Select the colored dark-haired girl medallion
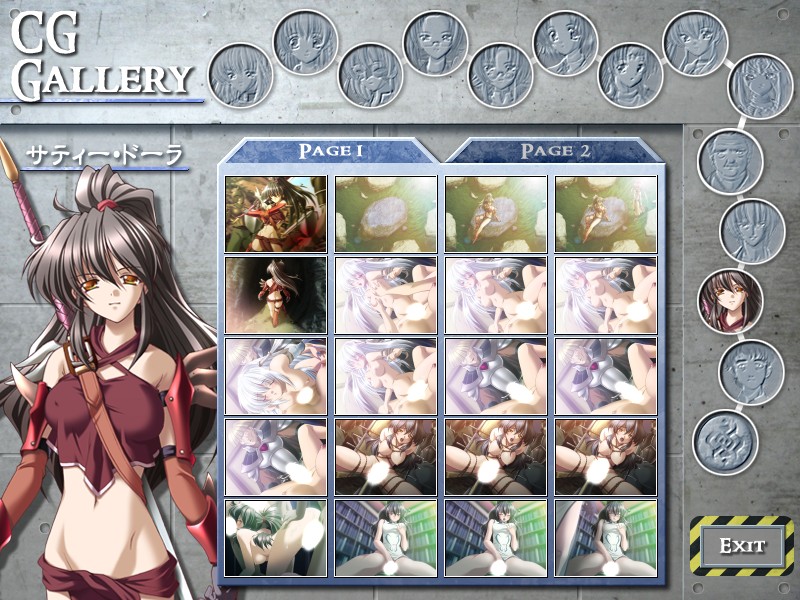Image resolution: width=800 pixels, height=600 pixels. pyautogui.click(x=729, y=300)
